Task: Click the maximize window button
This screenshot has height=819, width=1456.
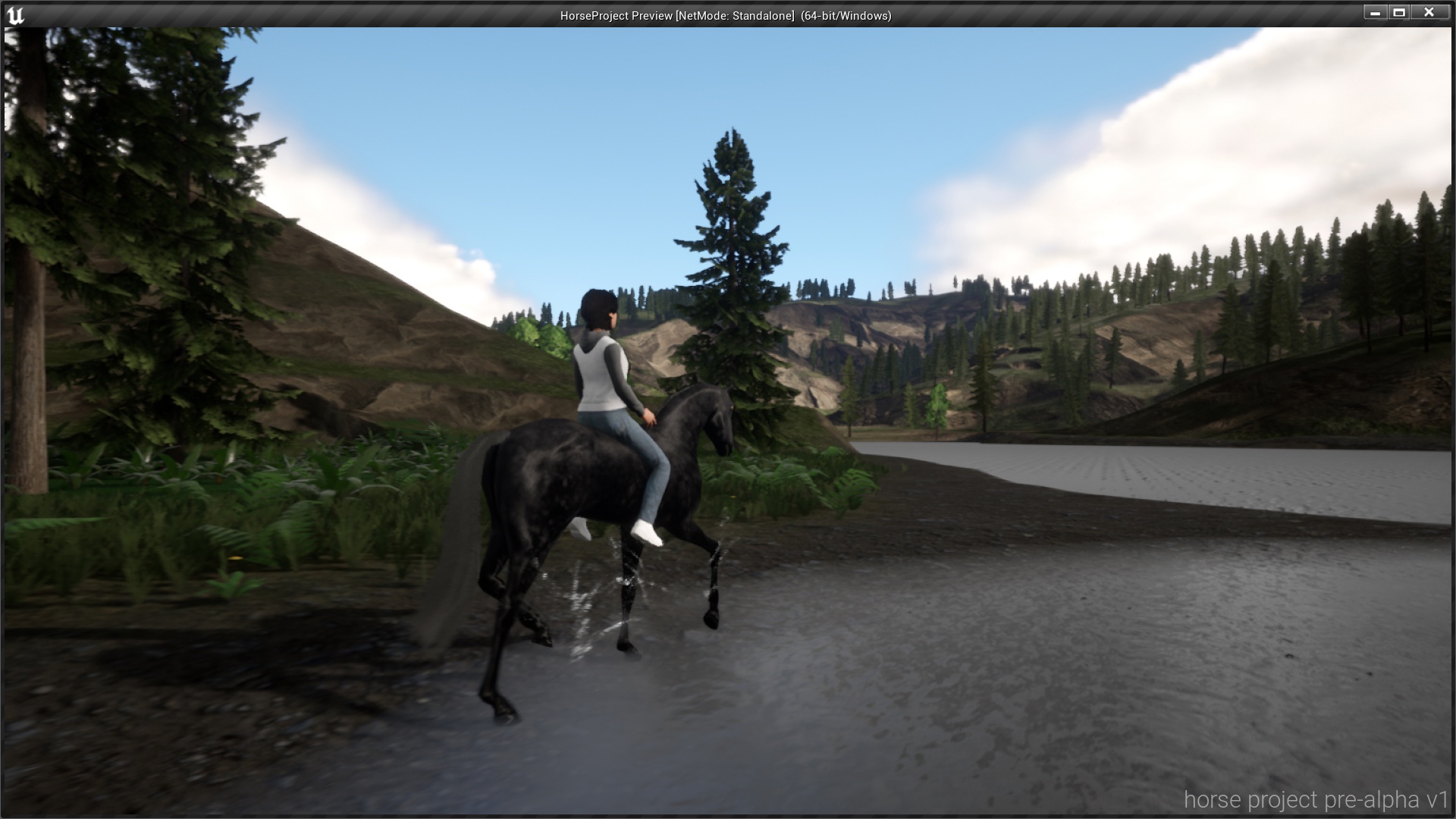Action: [x=1399, y=12]
